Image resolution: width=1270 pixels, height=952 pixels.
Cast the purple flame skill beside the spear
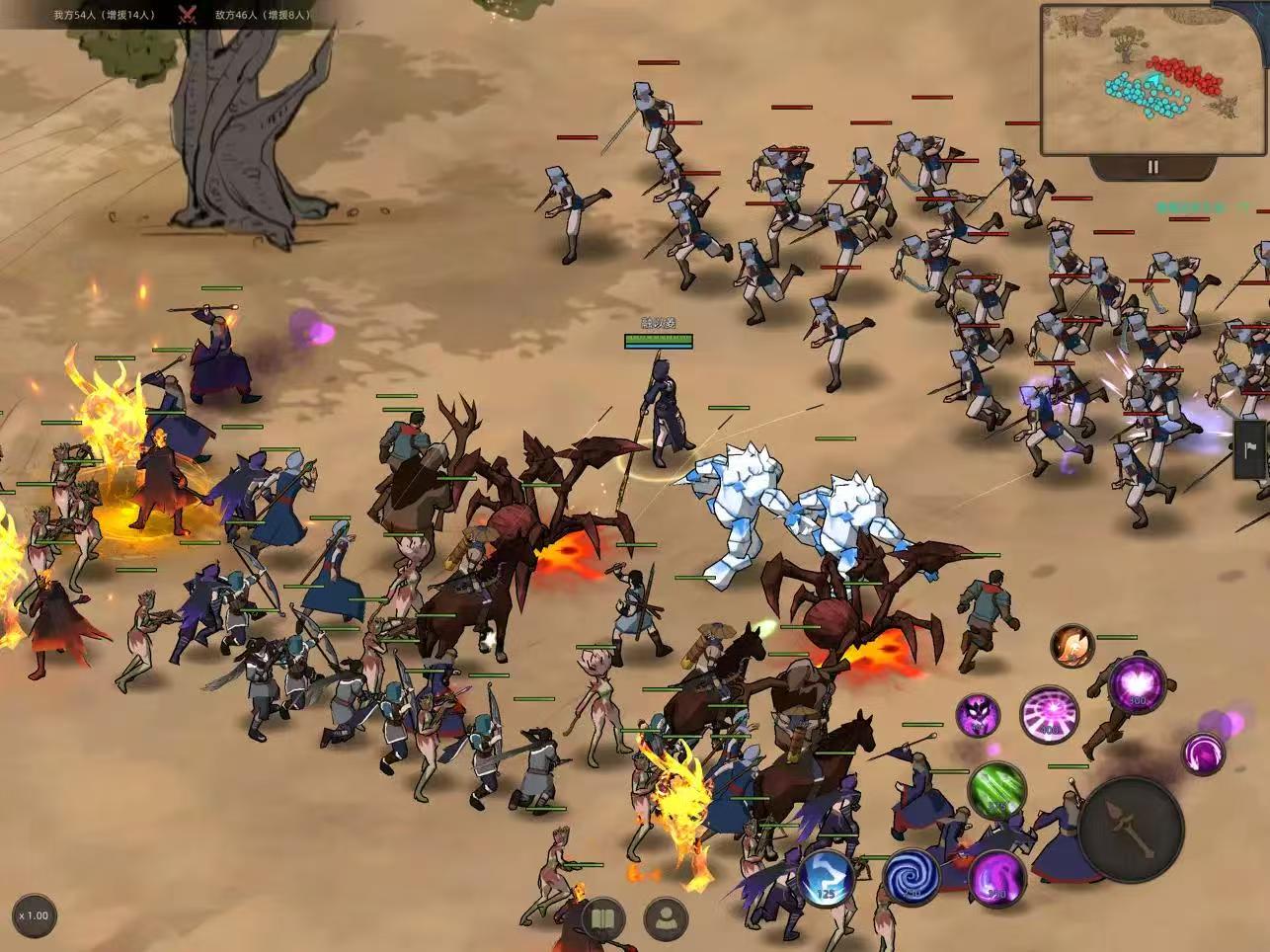996,877
